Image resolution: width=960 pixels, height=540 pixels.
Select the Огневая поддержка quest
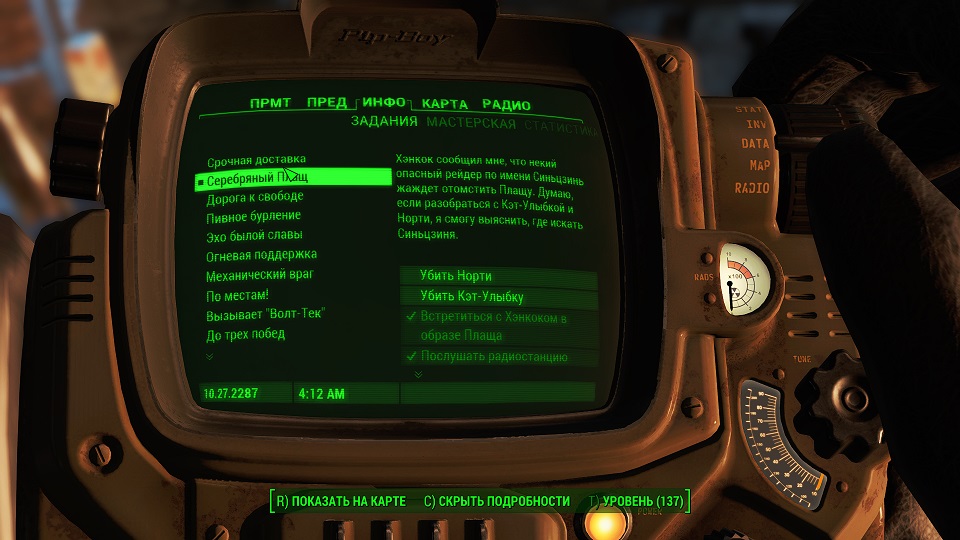tap(261, 255)
